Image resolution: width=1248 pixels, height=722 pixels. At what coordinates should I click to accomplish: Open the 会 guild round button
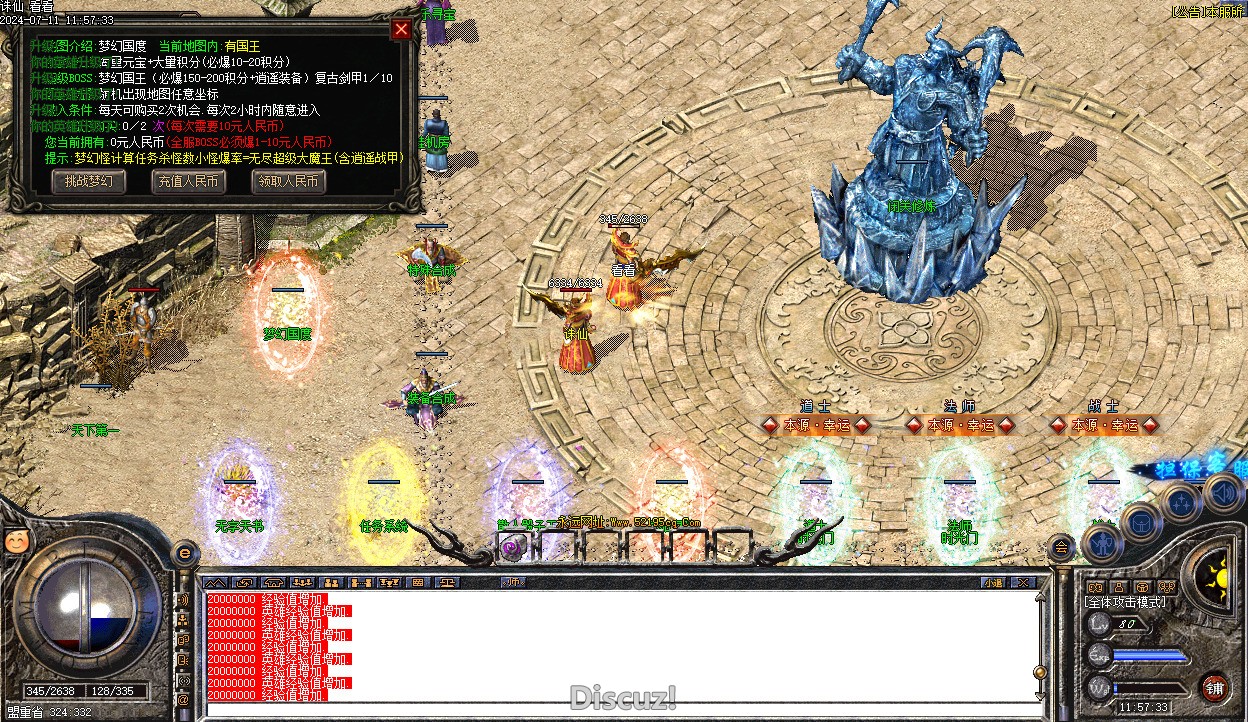pyautogui.click(x=1060, y=547)
